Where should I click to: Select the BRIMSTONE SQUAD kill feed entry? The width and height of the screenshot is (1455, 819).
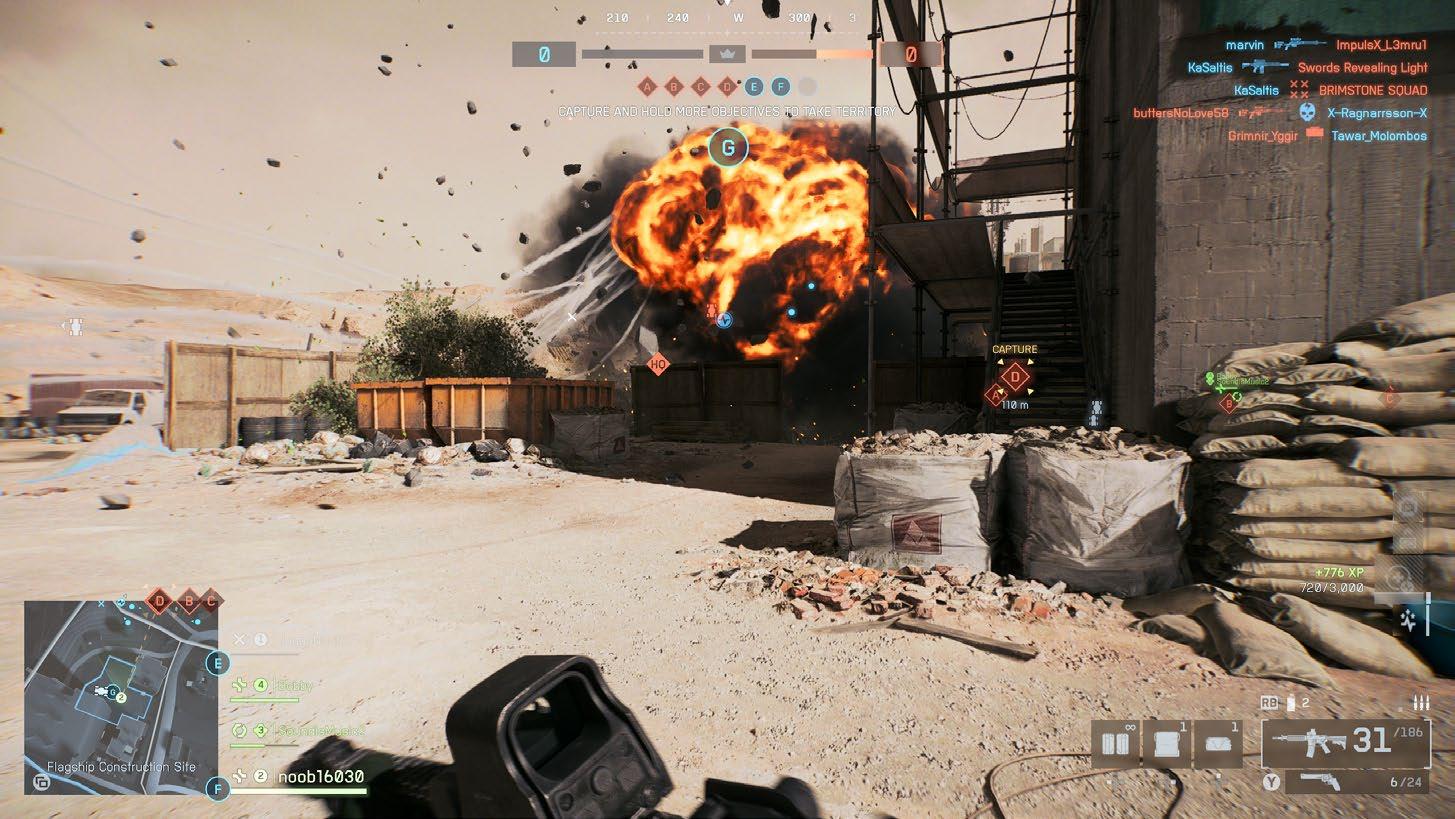1371,90
